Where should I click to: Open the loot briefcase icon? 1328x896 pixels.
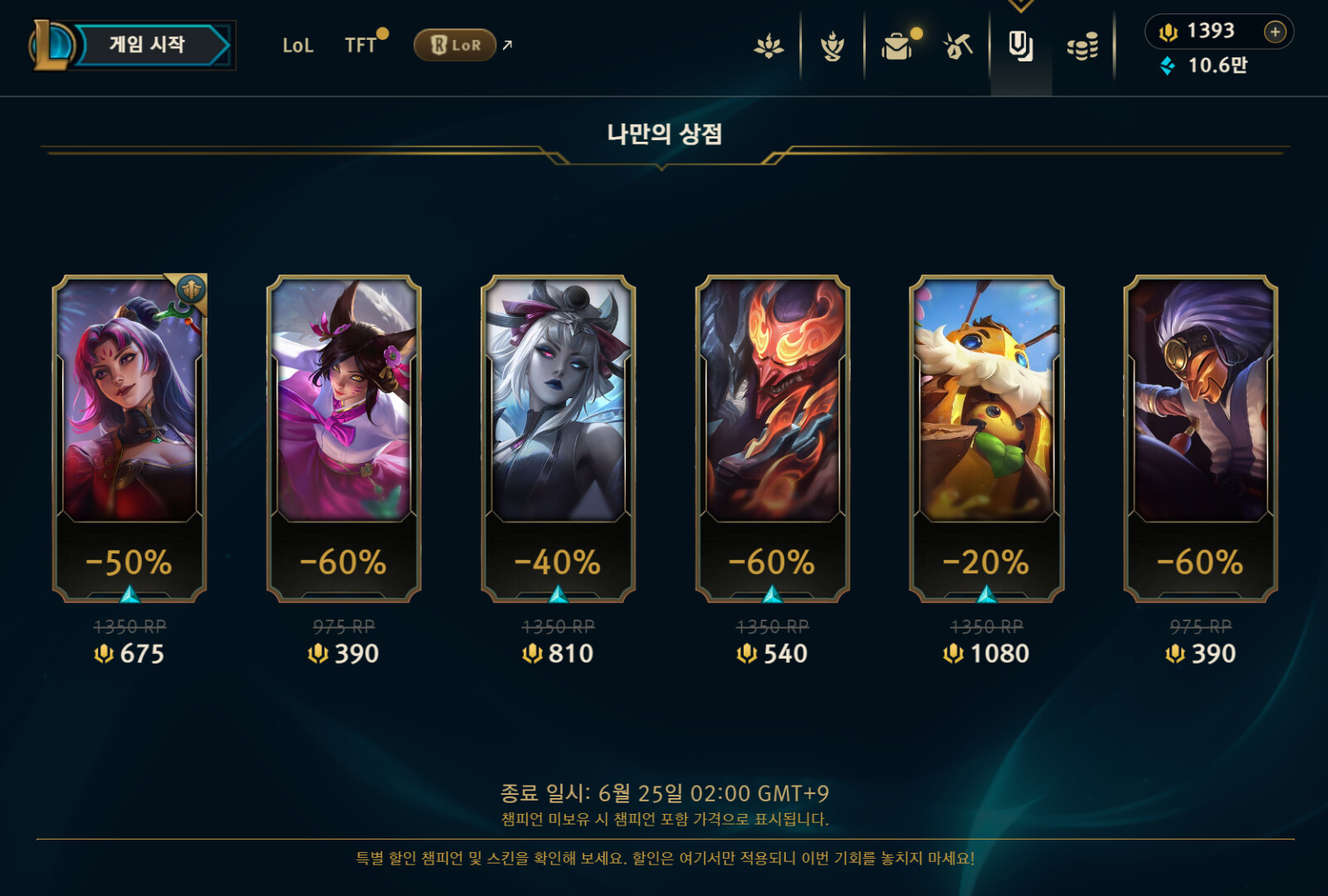coord(896,46)
